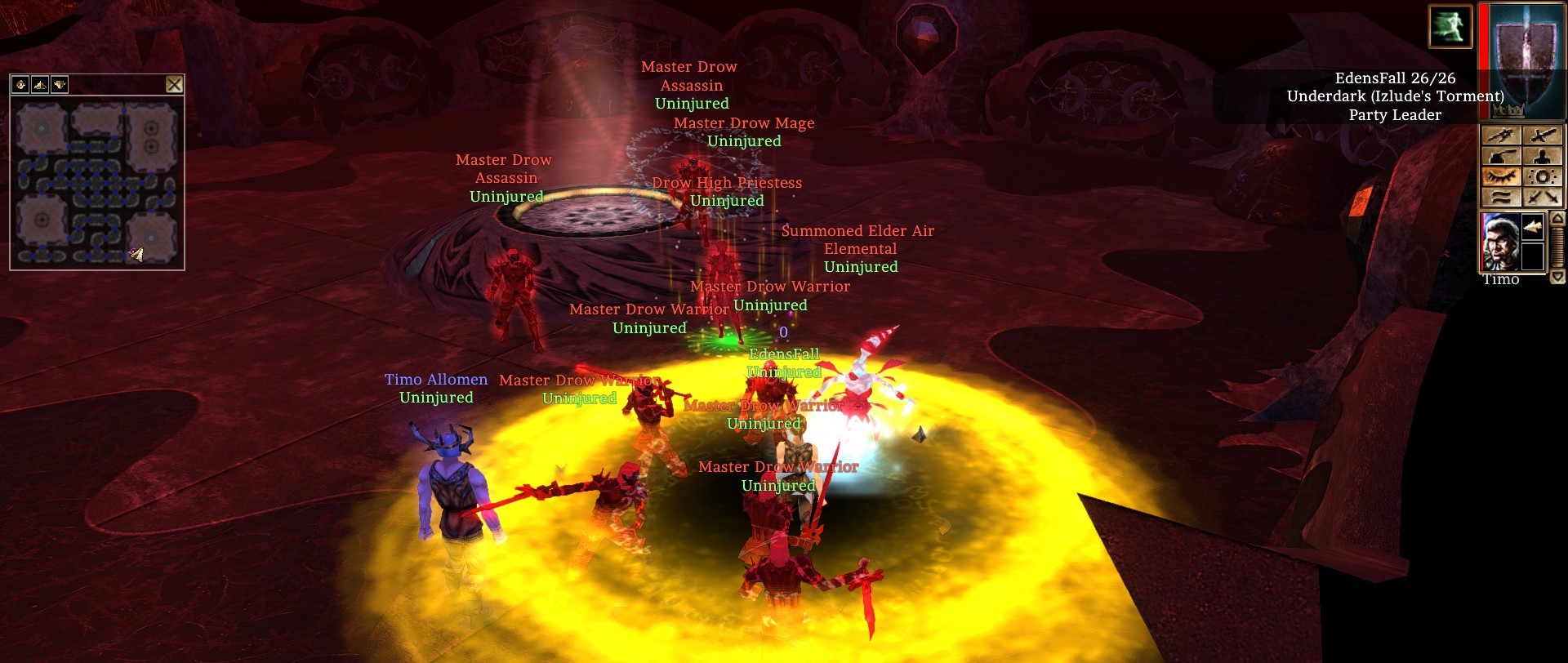Image resolution: width=1568 pixels, height=663 pixels.
Task: Select Timo's party member portrait
Action: [x=1500, y=243]
